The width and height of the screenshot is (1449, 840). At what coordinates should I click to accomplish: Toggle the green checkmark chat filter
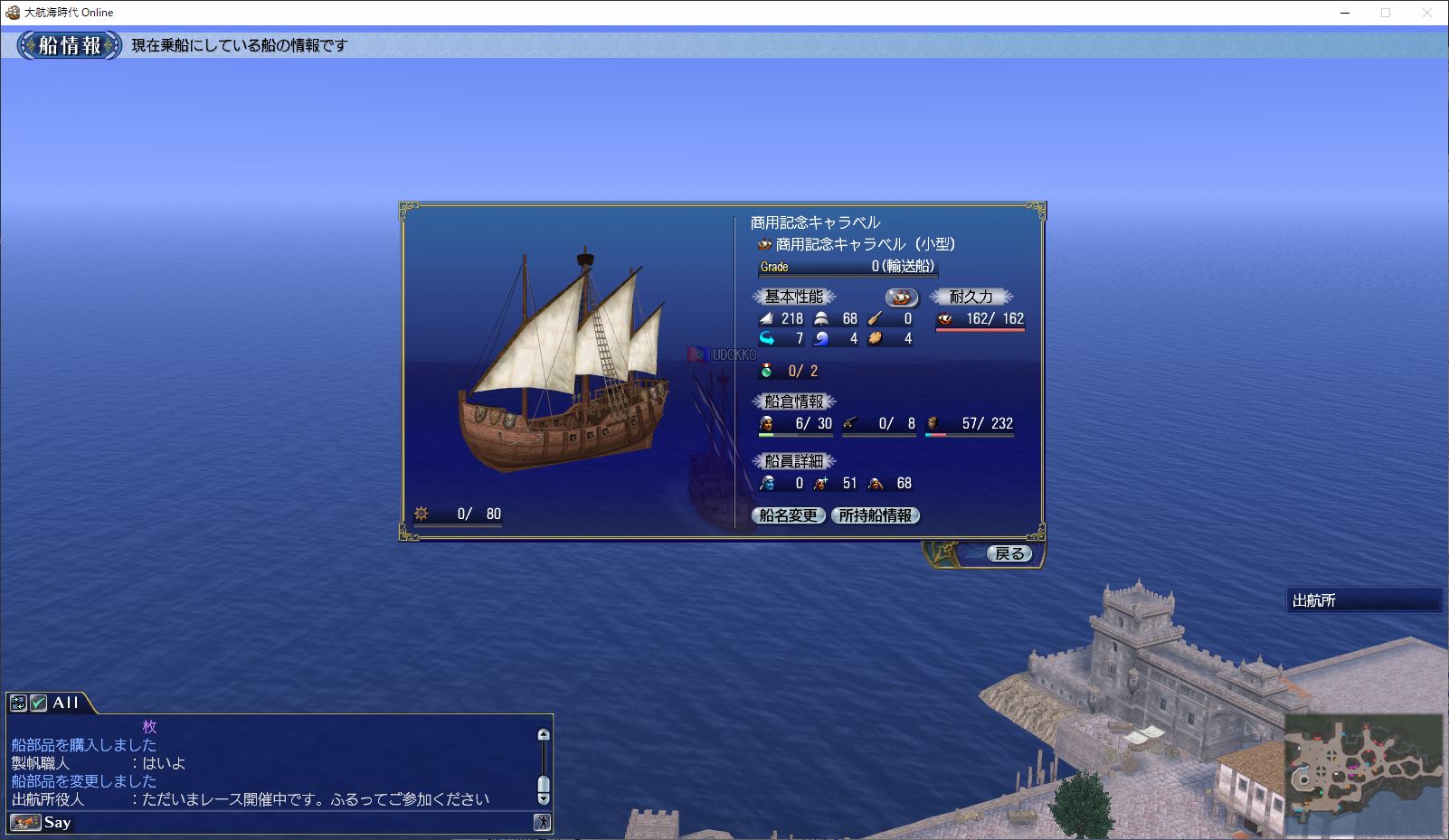tap(38, 703)
